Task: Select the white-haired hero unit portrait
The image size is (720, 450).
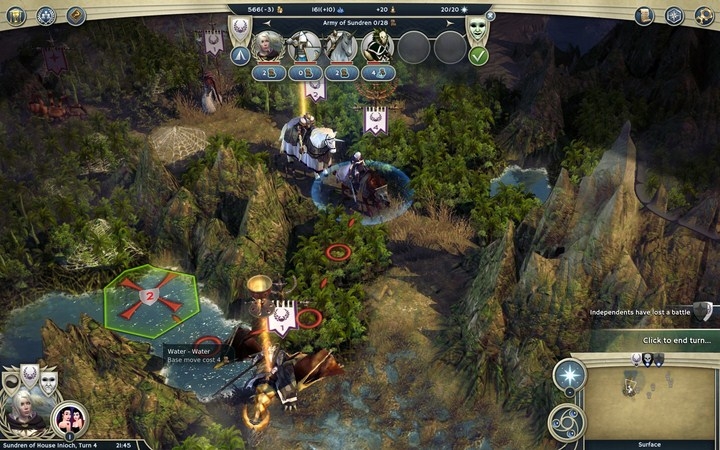Action: 267,44
